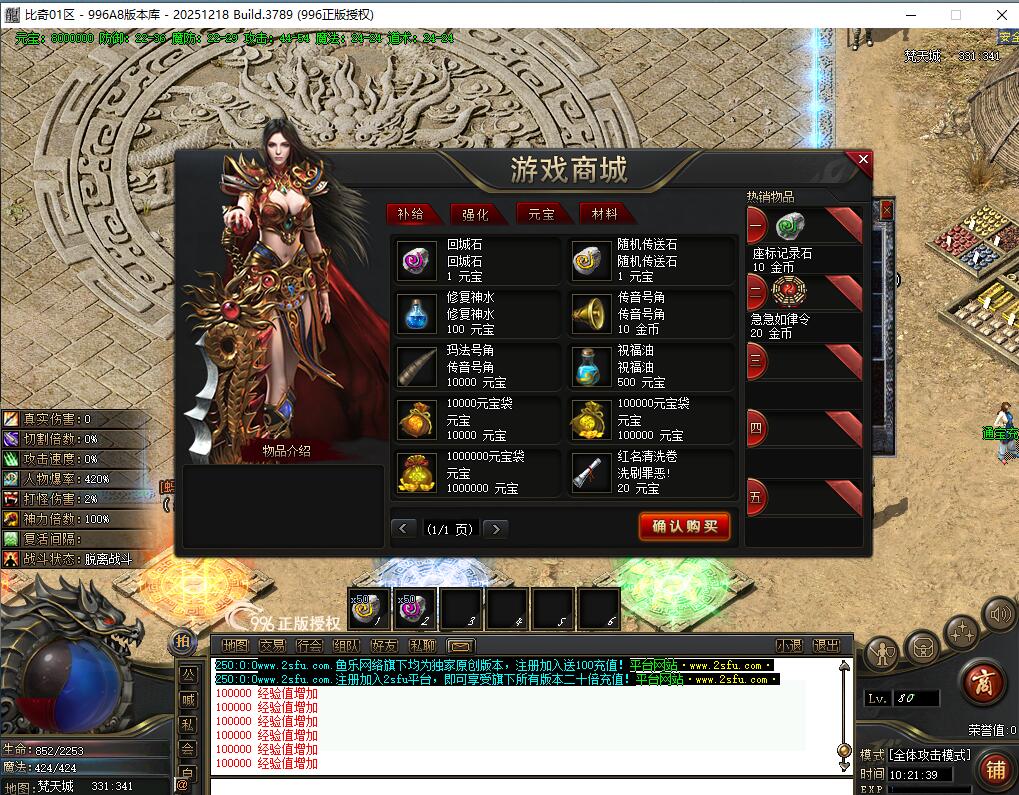This screenshot has height=795, width=1019.
Task: Choose the 随机传送石 item
Action: tap(587, 262)
